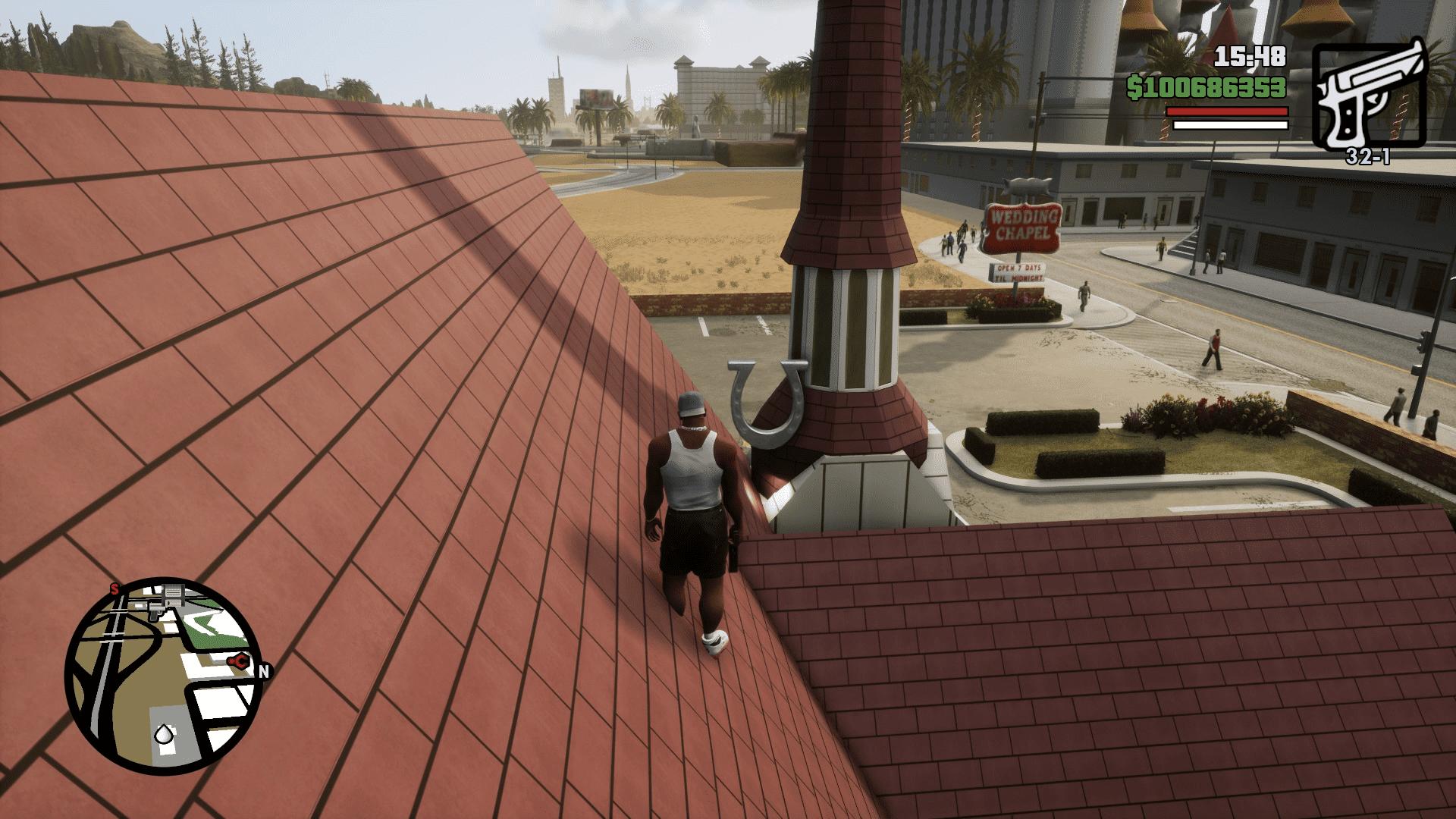Click the white water-drop blip on the minimap
The height and width of the screenshot is (819, 1456).
tap(165, 733)
